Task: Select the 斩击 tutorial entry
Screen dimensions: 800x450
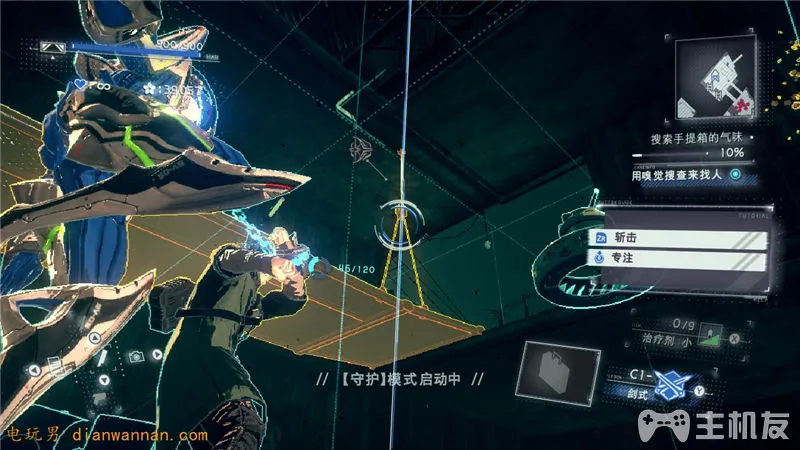Action: (x=680, y=239)
